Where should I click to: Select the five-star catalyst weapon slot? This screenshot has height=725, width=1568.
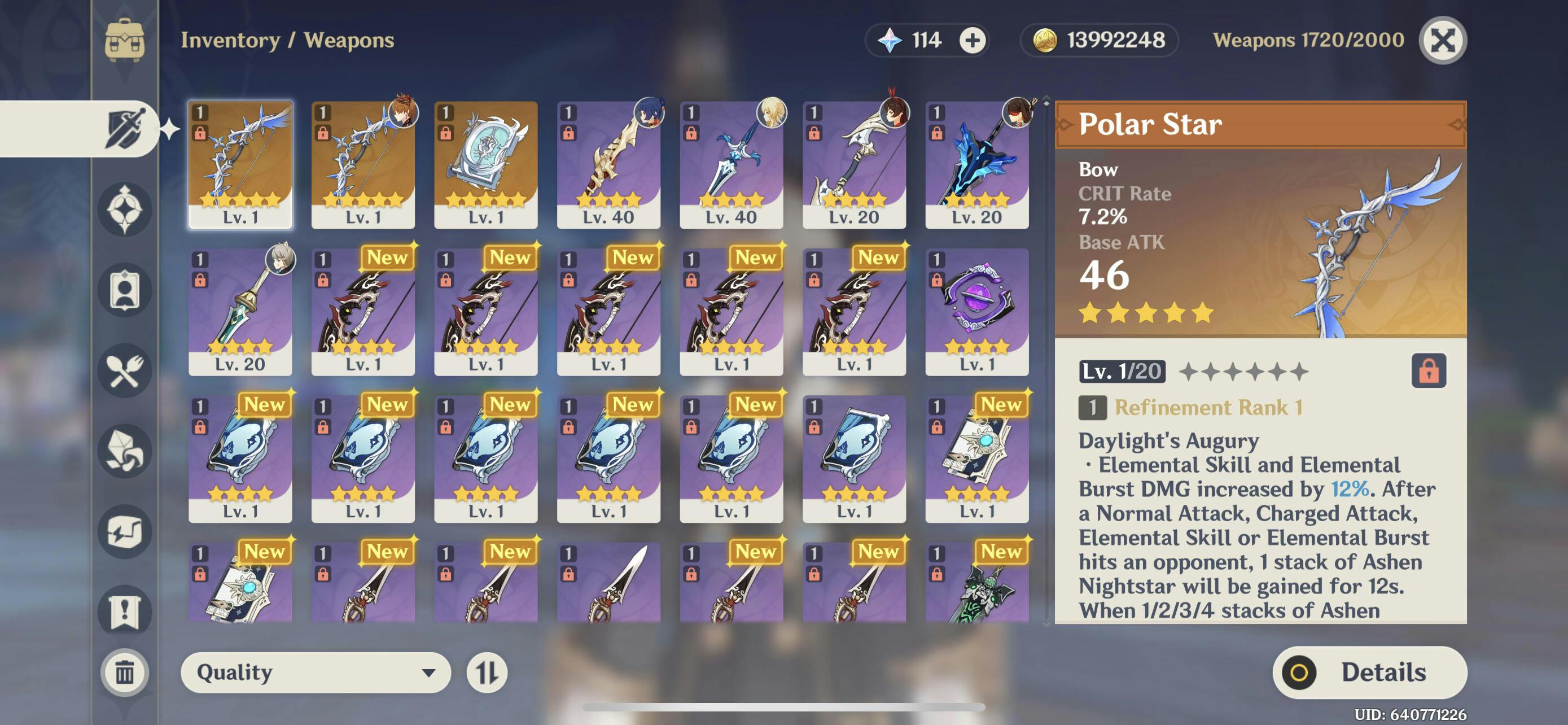tap(485, 164)
